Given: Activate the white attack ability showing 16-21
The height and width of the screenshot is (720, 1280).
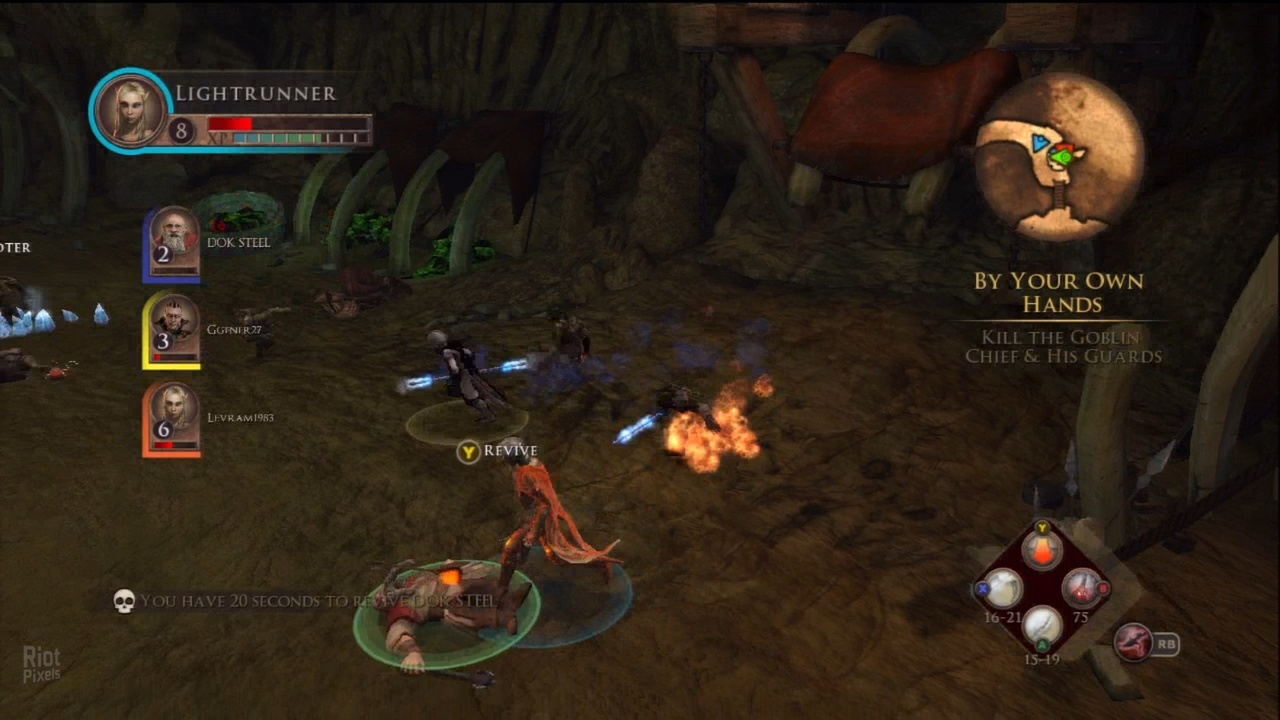Looking at the screenshot, I should pyautogui.click(x=1003, y=588).
